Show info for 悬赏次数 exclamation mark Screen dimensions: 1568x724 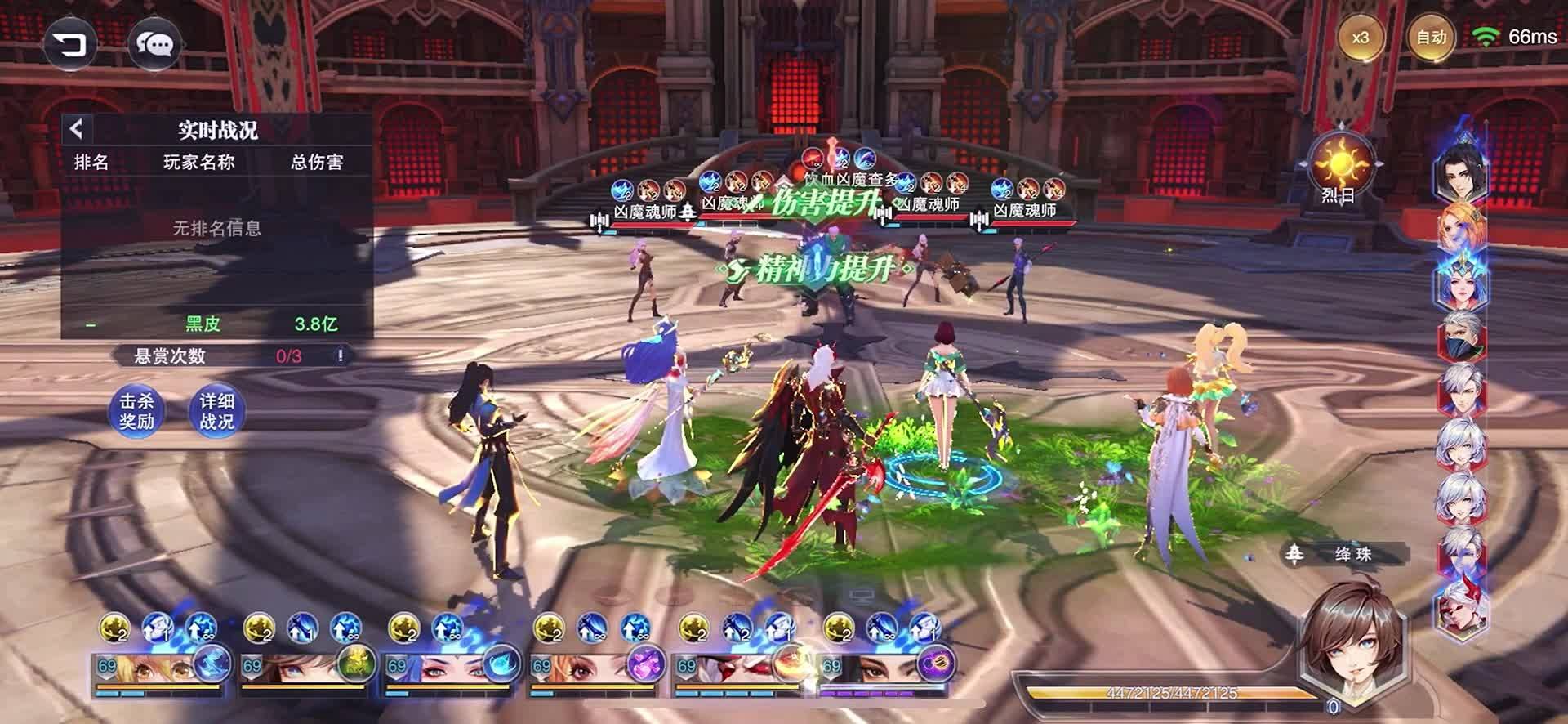click(341, 356)
